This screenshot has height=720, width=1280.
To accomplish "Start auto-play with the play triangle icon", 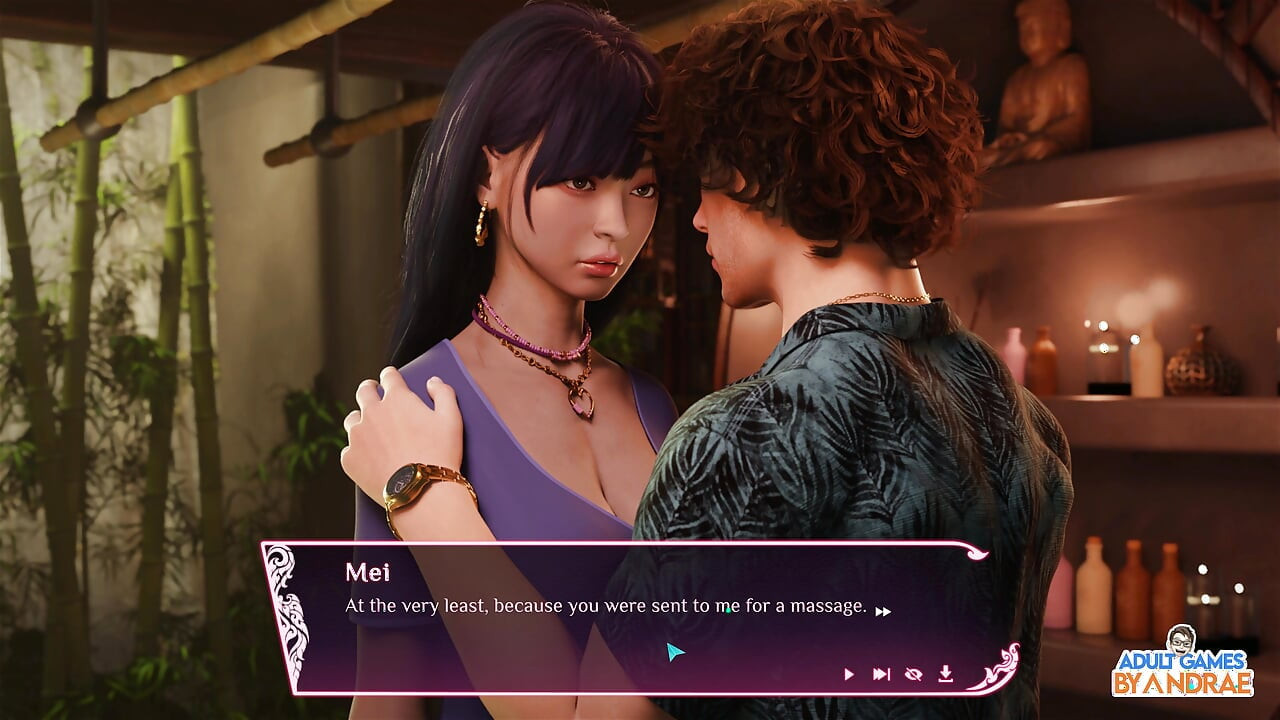I will (849, 674).
